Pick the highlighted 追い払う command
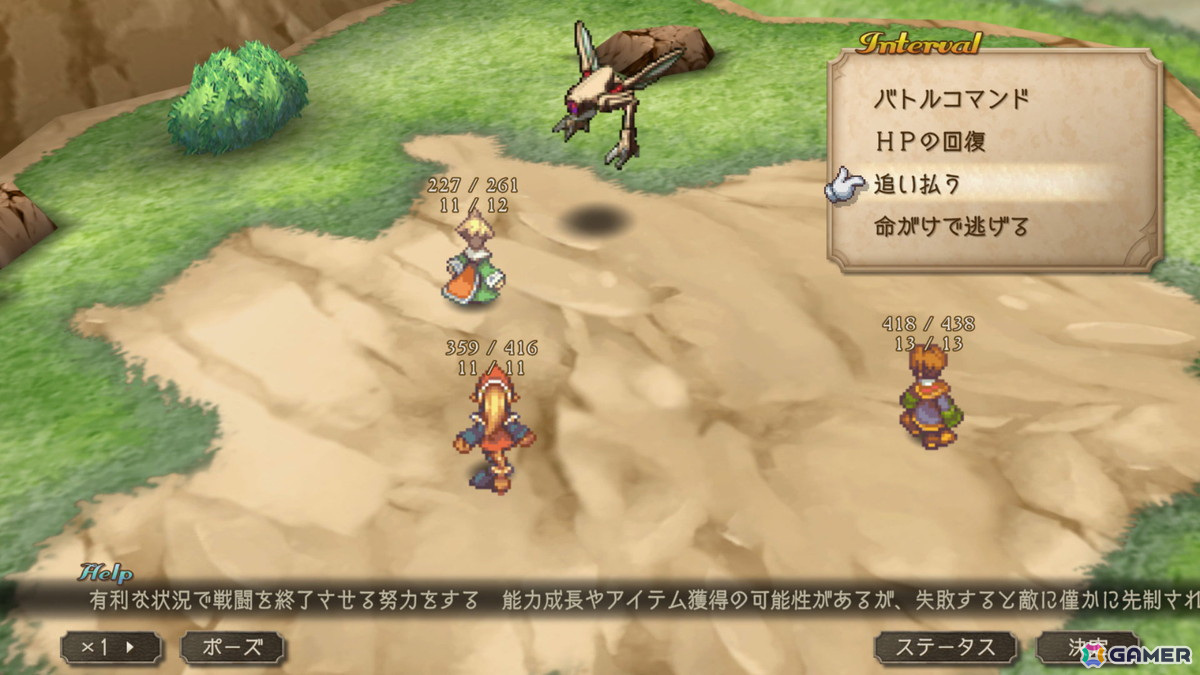 [x=918, y=184]
